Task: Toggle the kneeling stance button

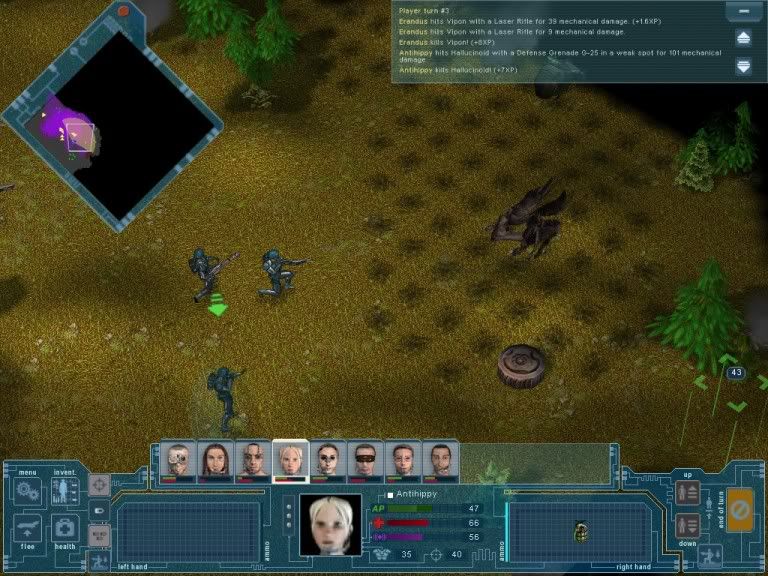Action: [x=710, y=556]
